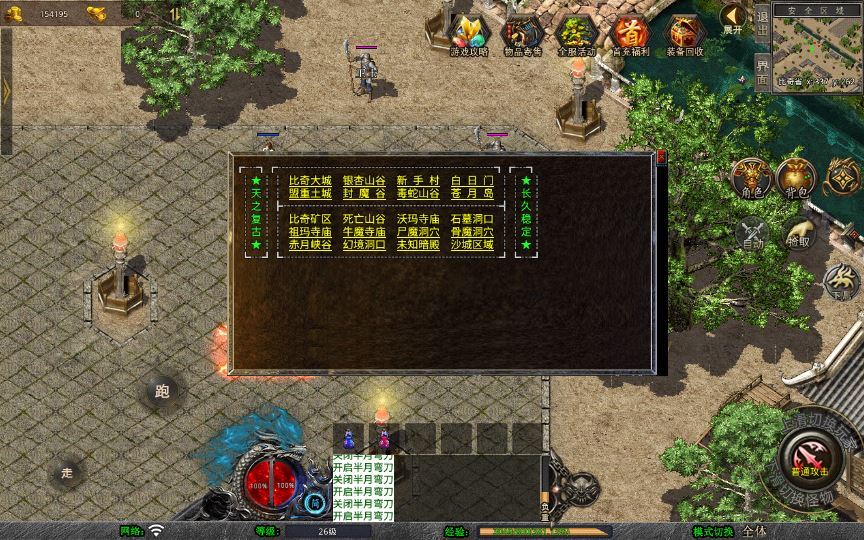This screenshot has height=540, width=864.
Task: Choose the 沙城区域 teleport entry
Action: coord(472,244)
